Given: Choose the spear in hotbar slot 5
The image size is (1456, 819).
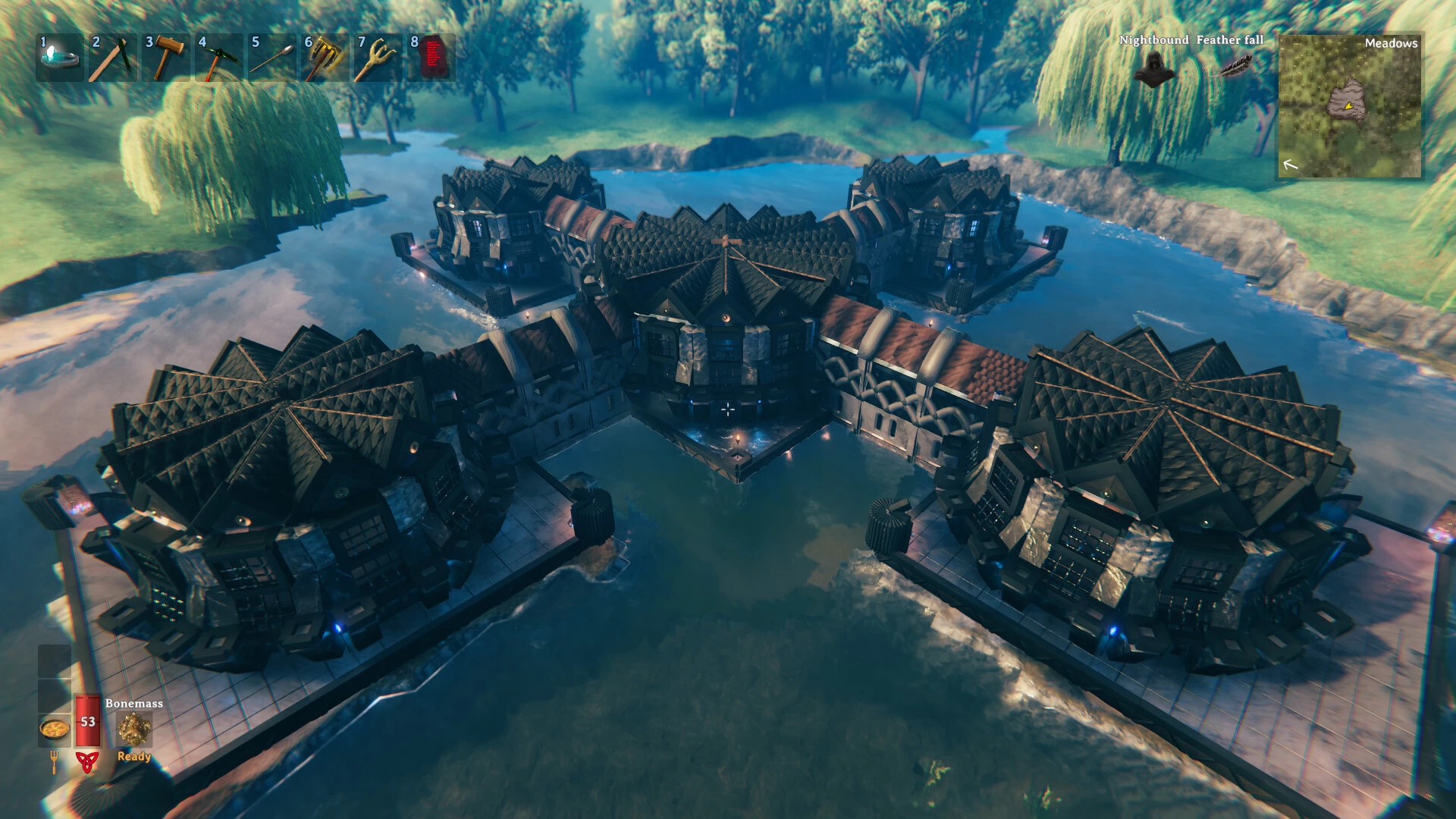Looking at the screenshot, I should coord(272,58).
